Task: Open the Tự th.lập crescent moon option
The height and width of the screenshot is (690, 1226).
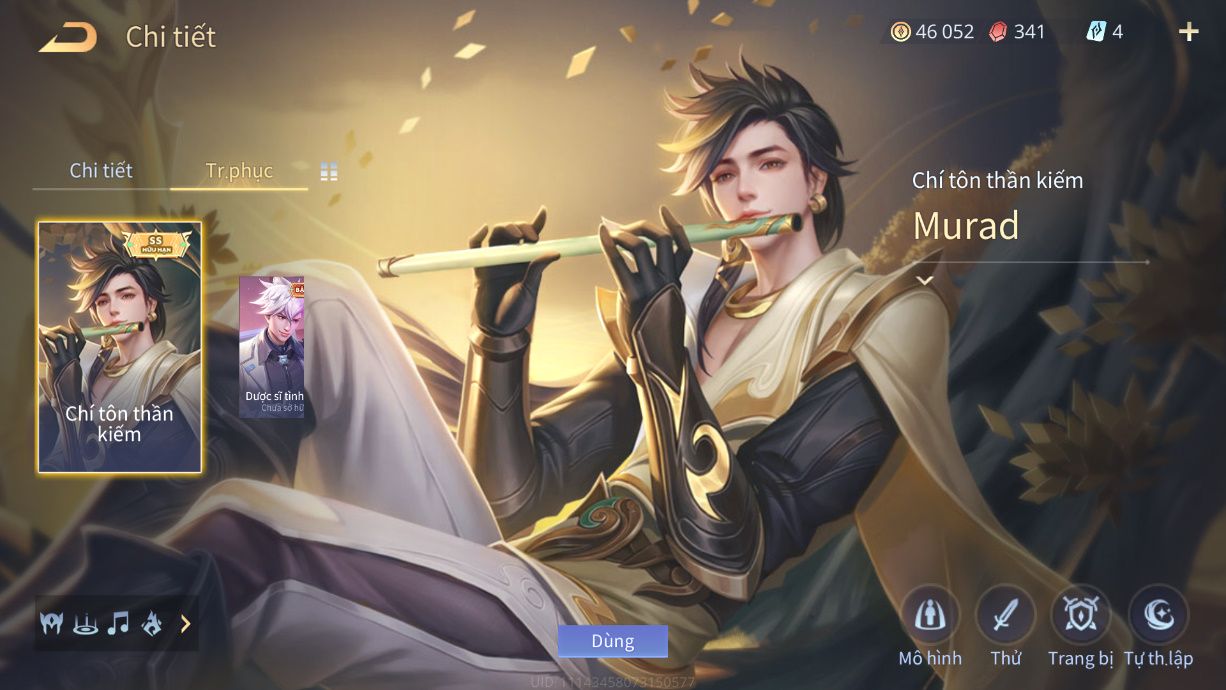Action: tap(1158, 615)
